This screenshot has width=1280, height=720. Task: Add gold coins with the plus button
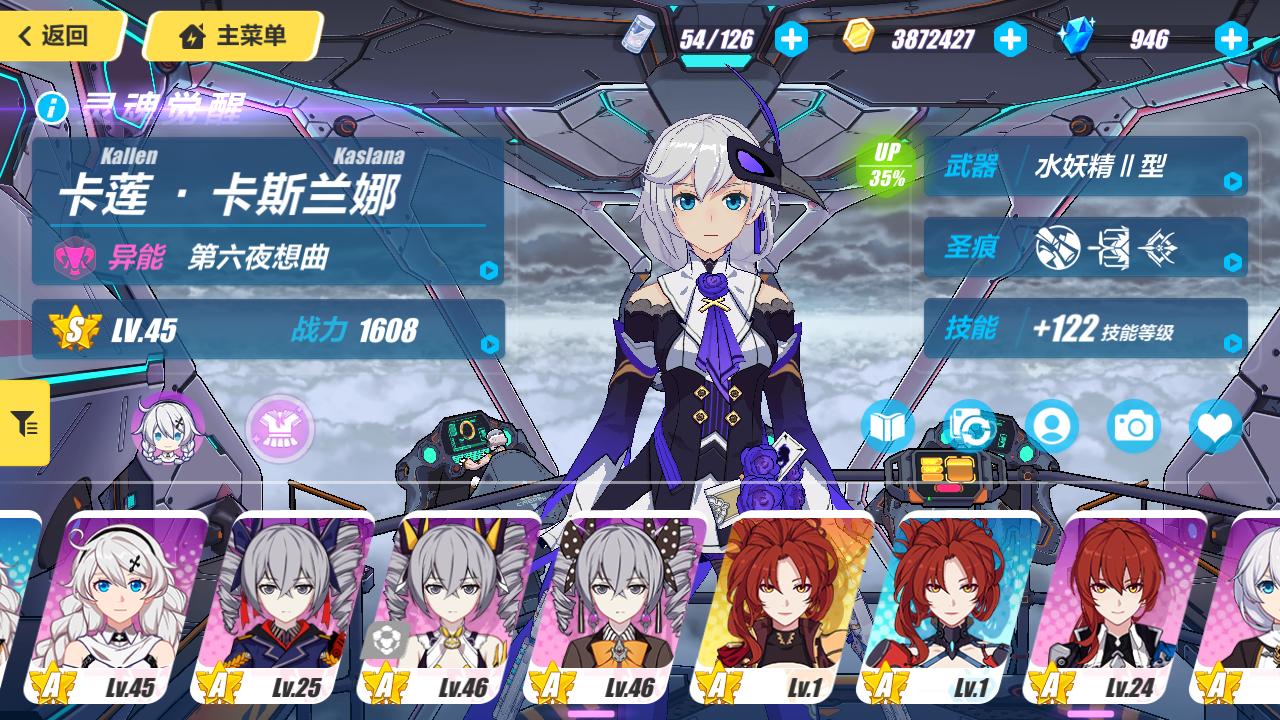(x=1010, y=39)
